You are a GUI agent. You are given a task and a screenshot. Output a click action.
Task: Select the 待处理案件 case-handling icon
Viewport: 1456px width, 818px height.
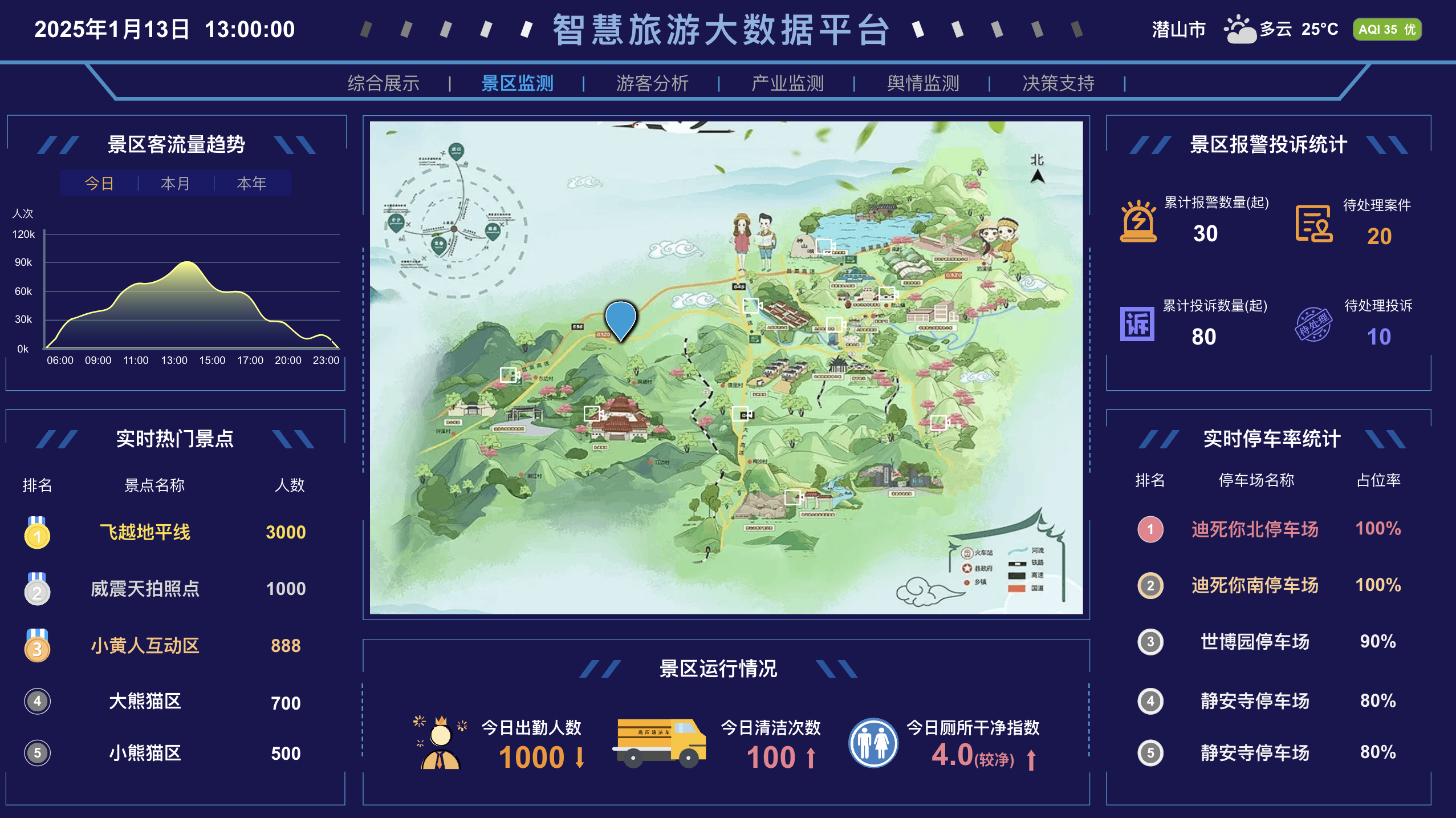pyautogui.click(x=1315, y=223)
